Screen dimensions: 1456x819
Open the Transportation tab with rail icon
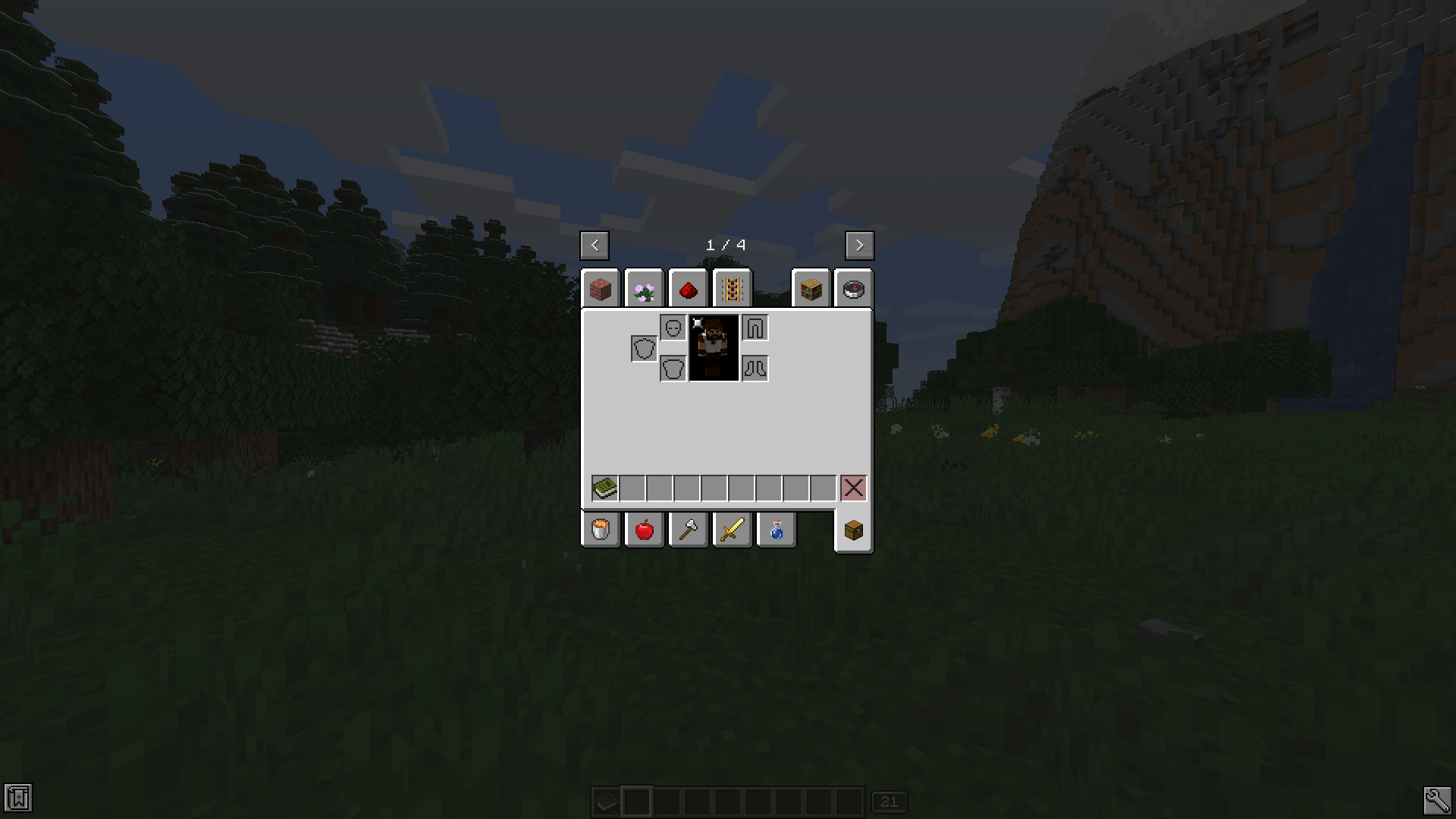(731, 288)
